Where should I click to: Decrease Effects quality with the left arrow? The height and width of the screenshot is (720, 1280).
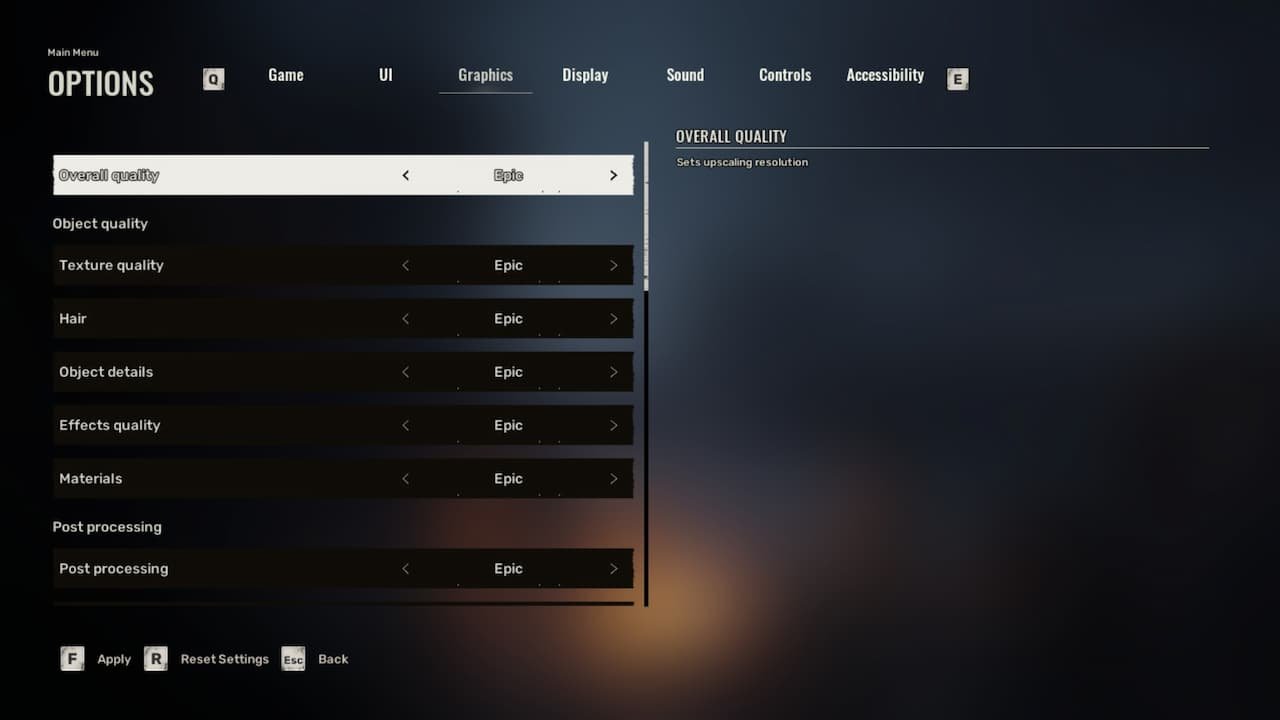click(406, 425)
